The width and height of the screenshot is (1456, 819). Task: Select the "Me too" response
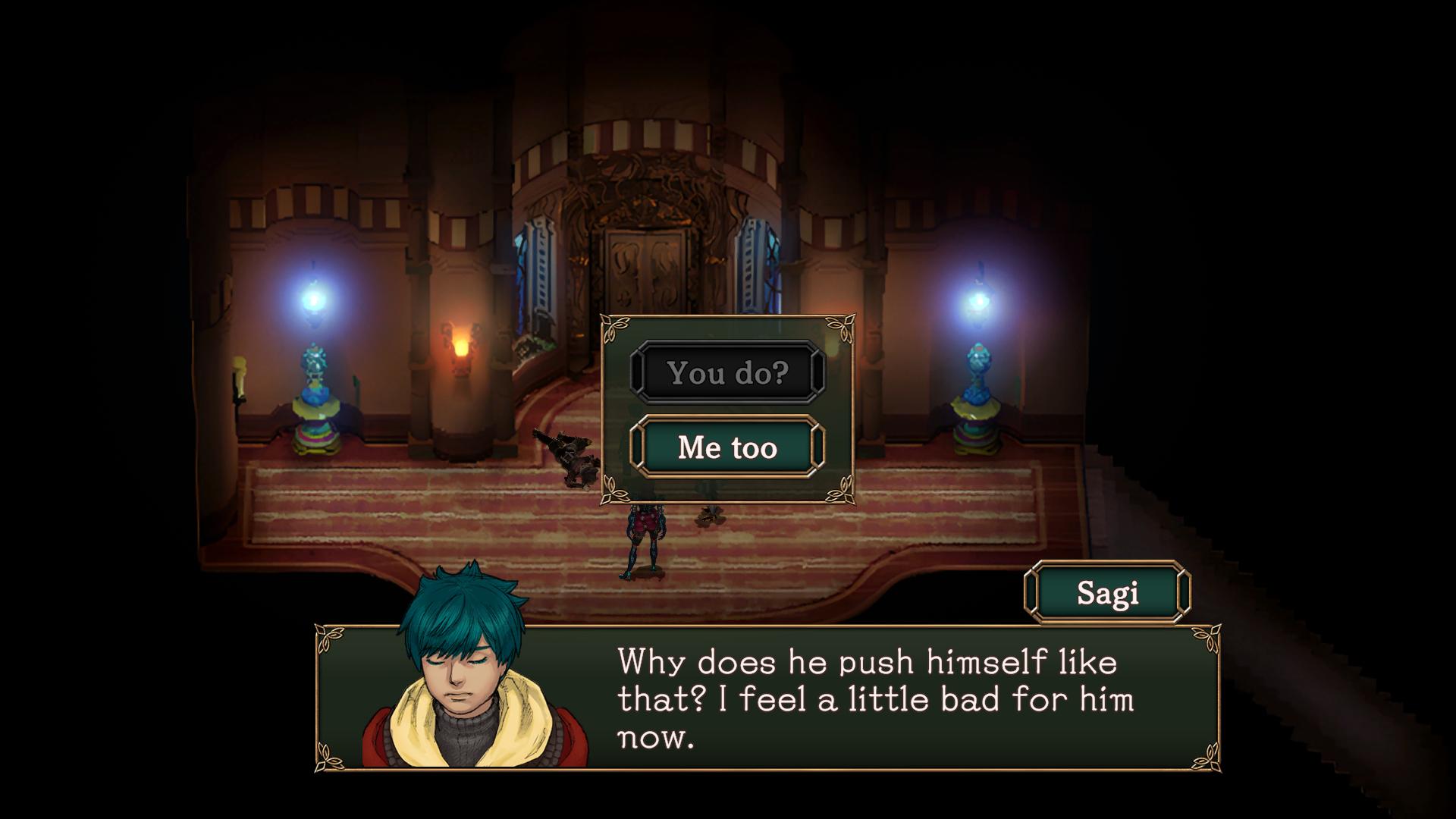tap(727, 447)
